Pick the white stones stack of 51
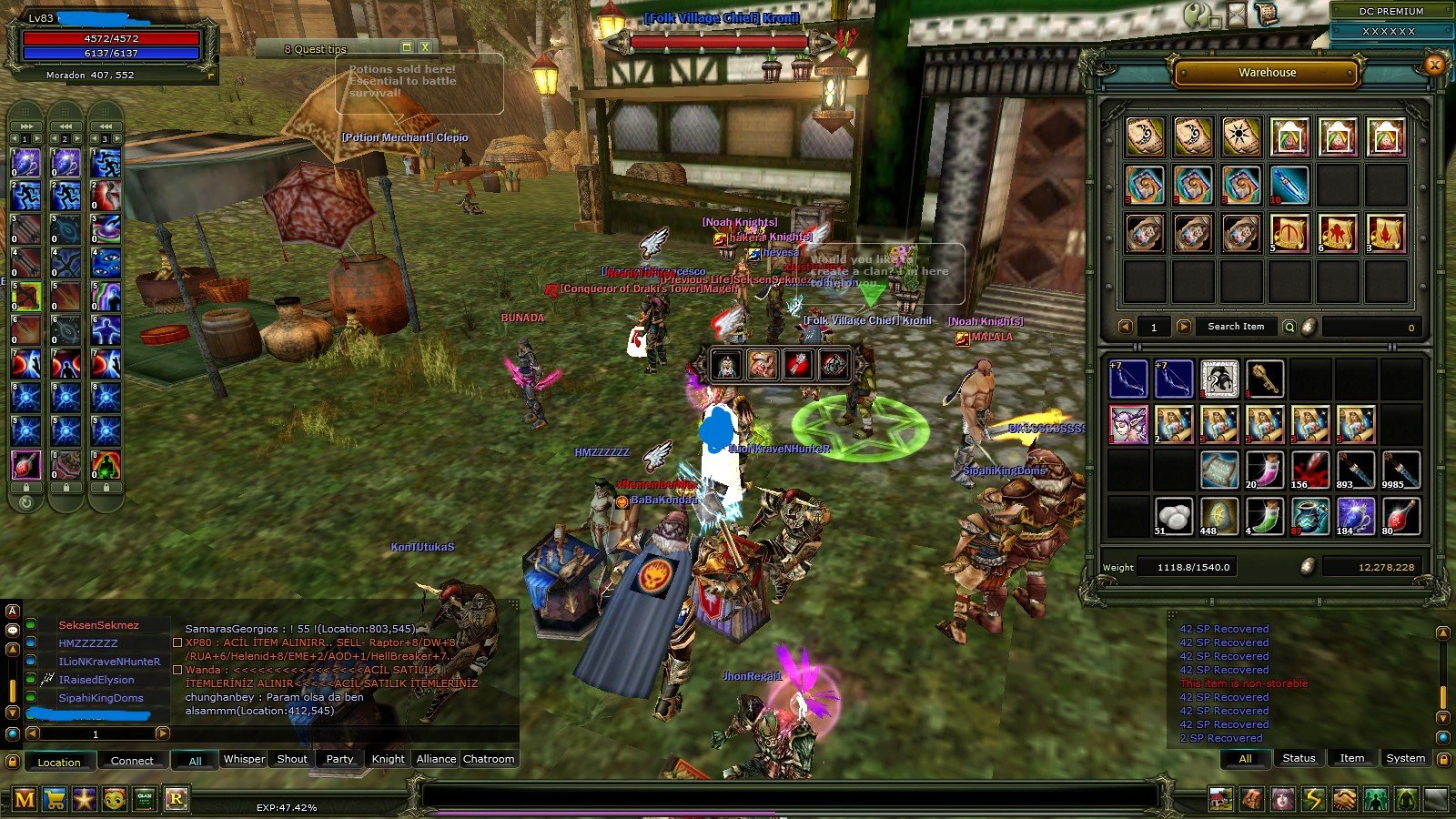Viewport: 1456px width, 819px height. 1174,516
